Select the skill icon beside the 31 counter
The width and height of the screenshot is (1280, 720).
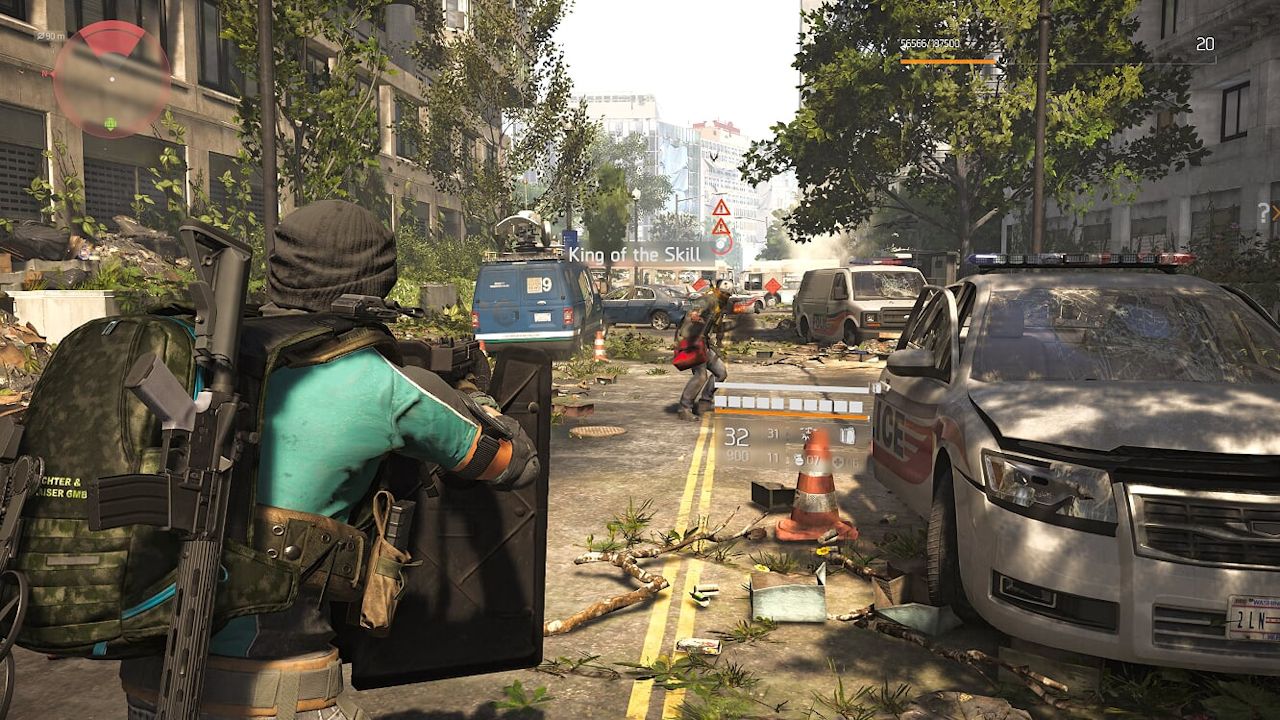805,434
